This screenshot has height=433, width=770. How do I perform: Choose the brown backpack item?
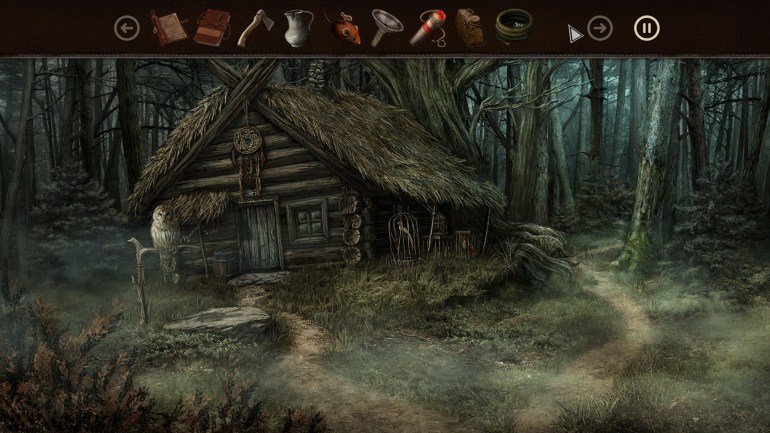point(469,28)
